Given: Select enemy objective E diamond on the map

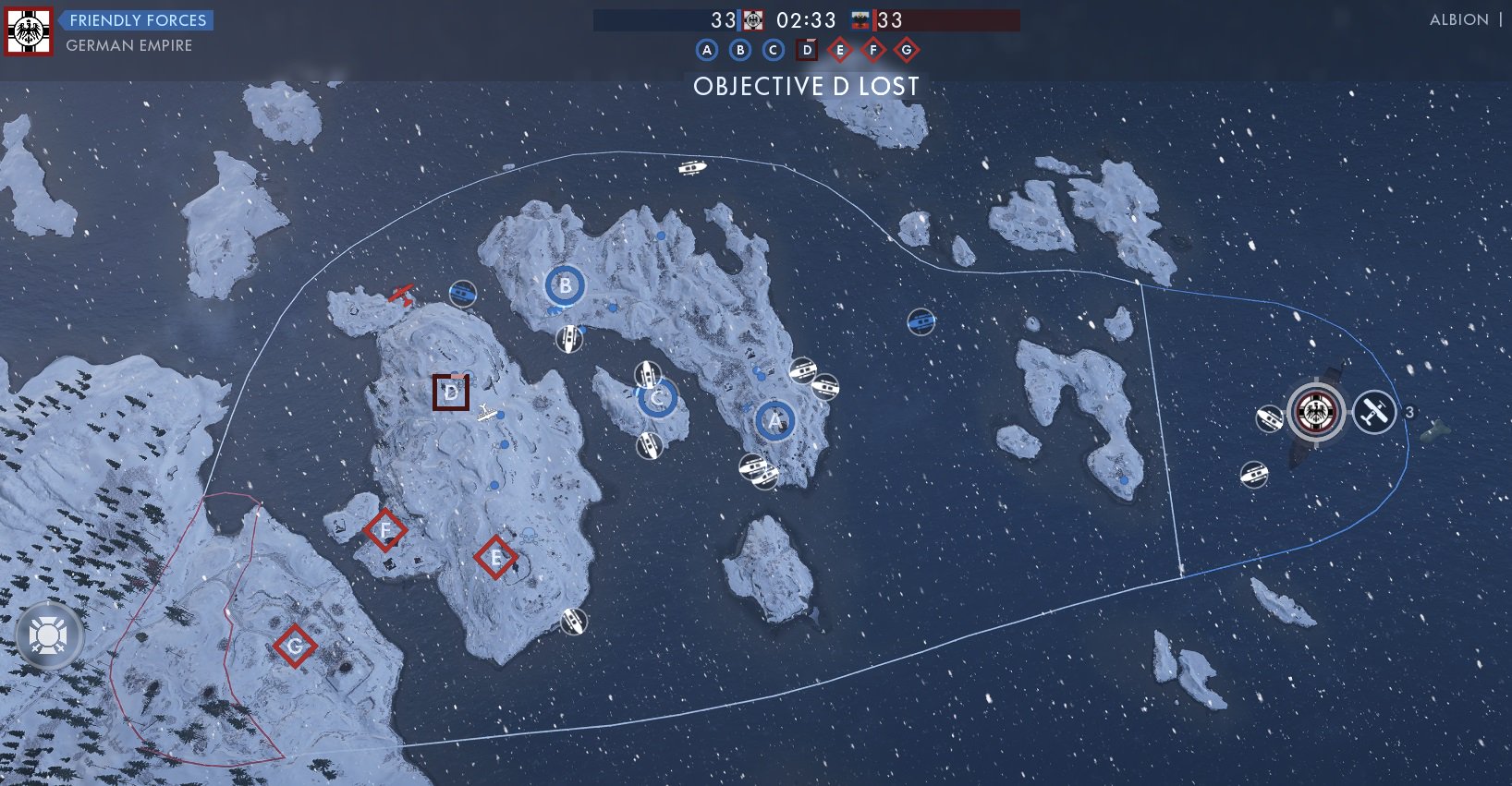Looking at the screenshot, I should [495, 557].
